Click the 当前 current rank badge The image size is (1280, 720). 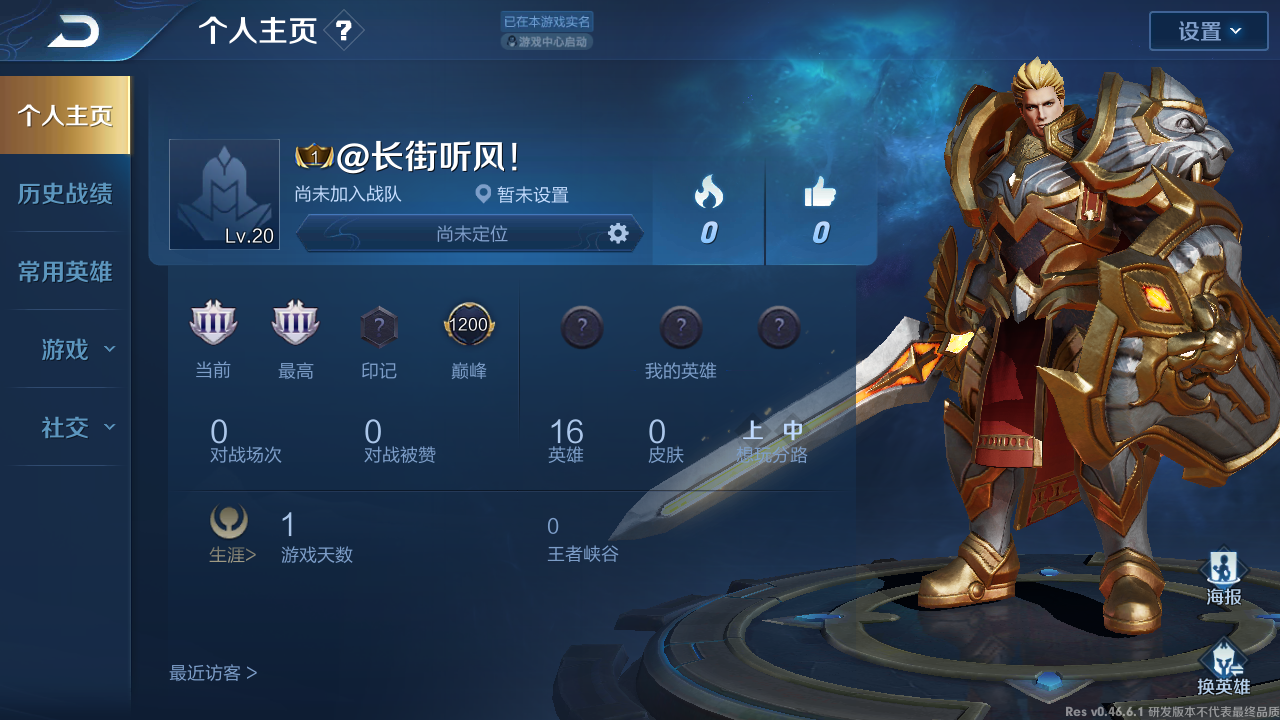point(213,322)
